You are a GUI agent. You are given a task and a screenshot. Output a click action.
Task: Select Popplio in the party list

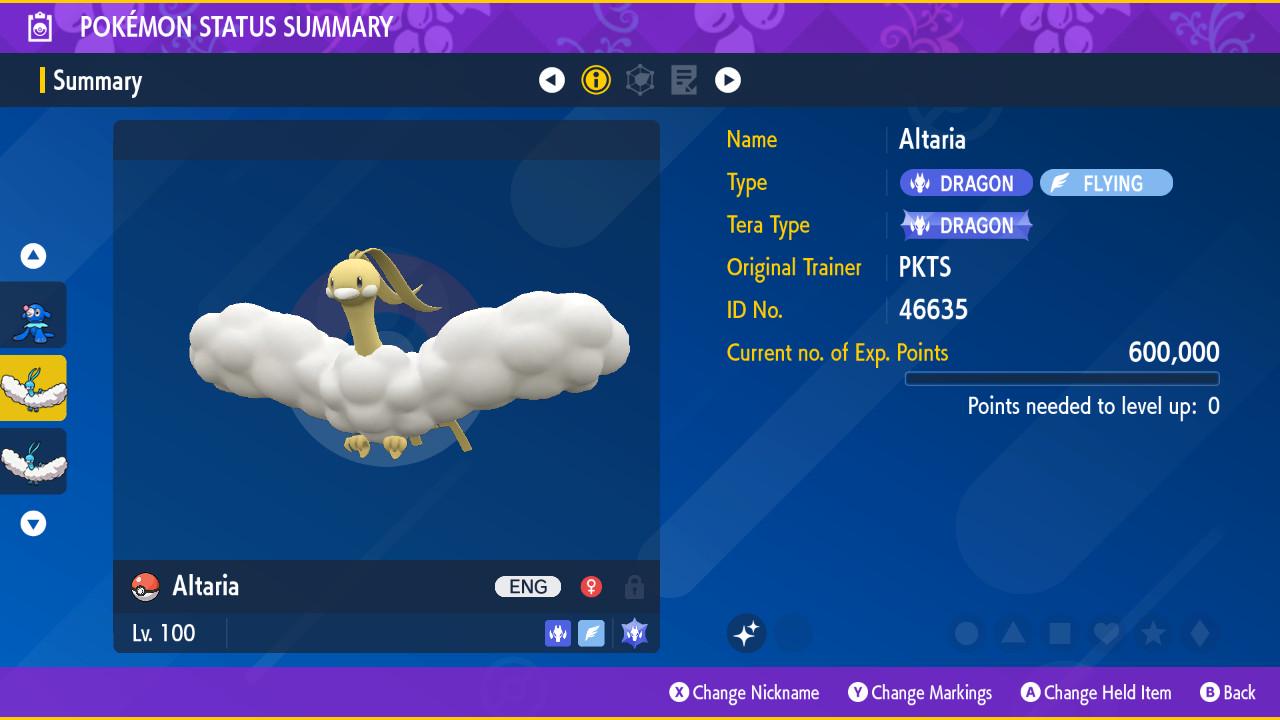coord(34,316)
